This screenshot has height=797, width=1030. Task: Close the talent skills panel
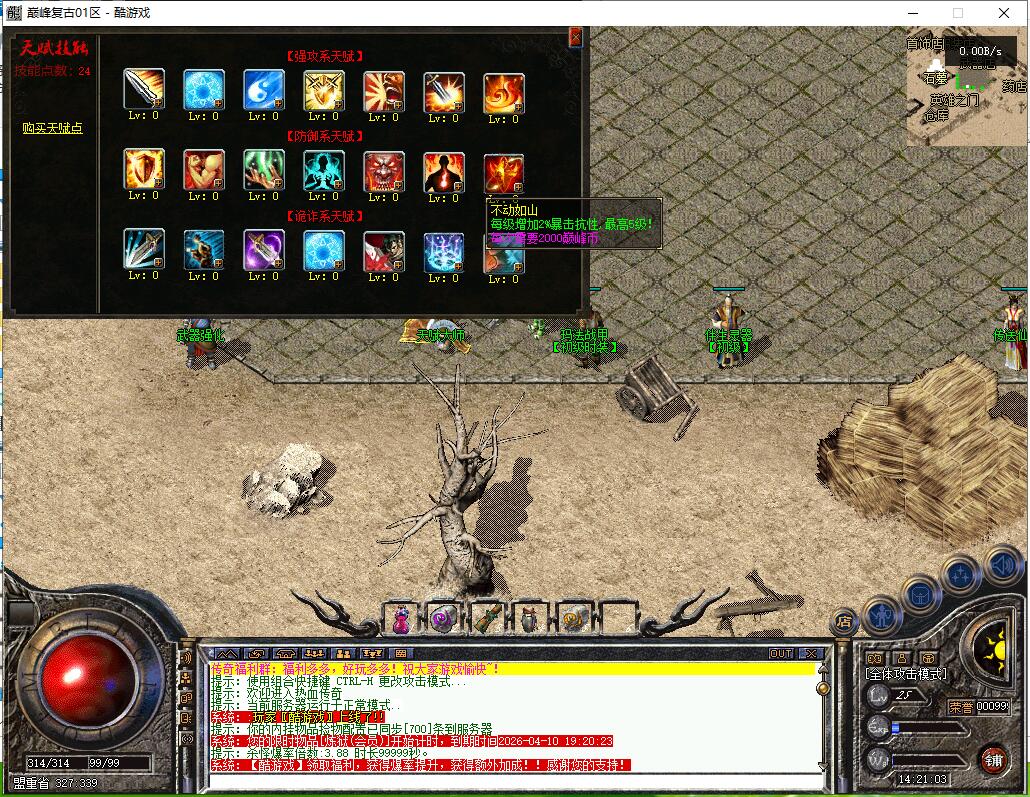coord(575,37)
